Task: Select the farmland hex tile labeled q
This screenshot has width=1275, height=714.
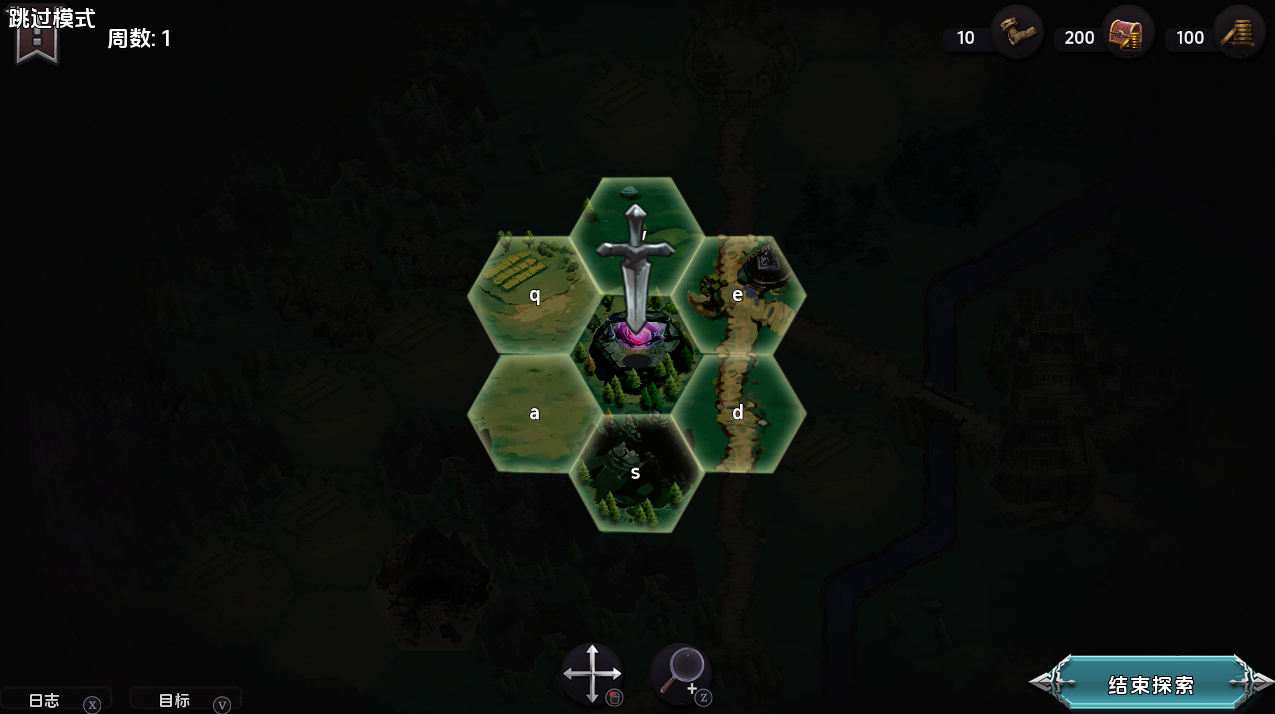Action: 534,295
